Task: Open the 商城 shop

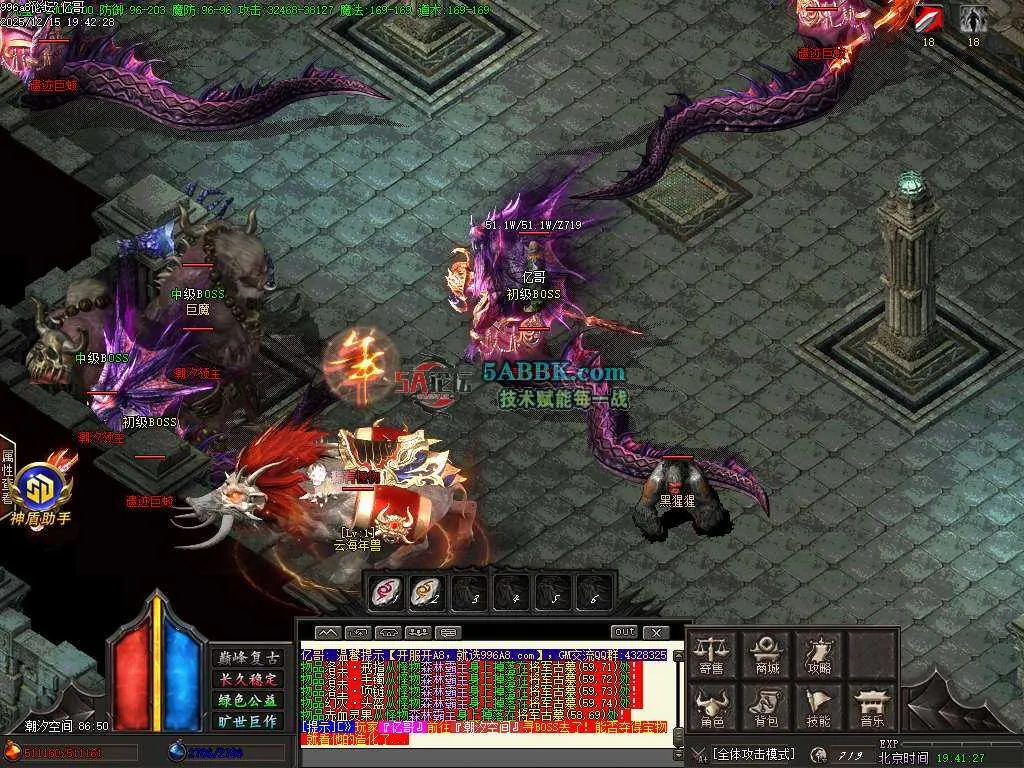Action: 767,654
